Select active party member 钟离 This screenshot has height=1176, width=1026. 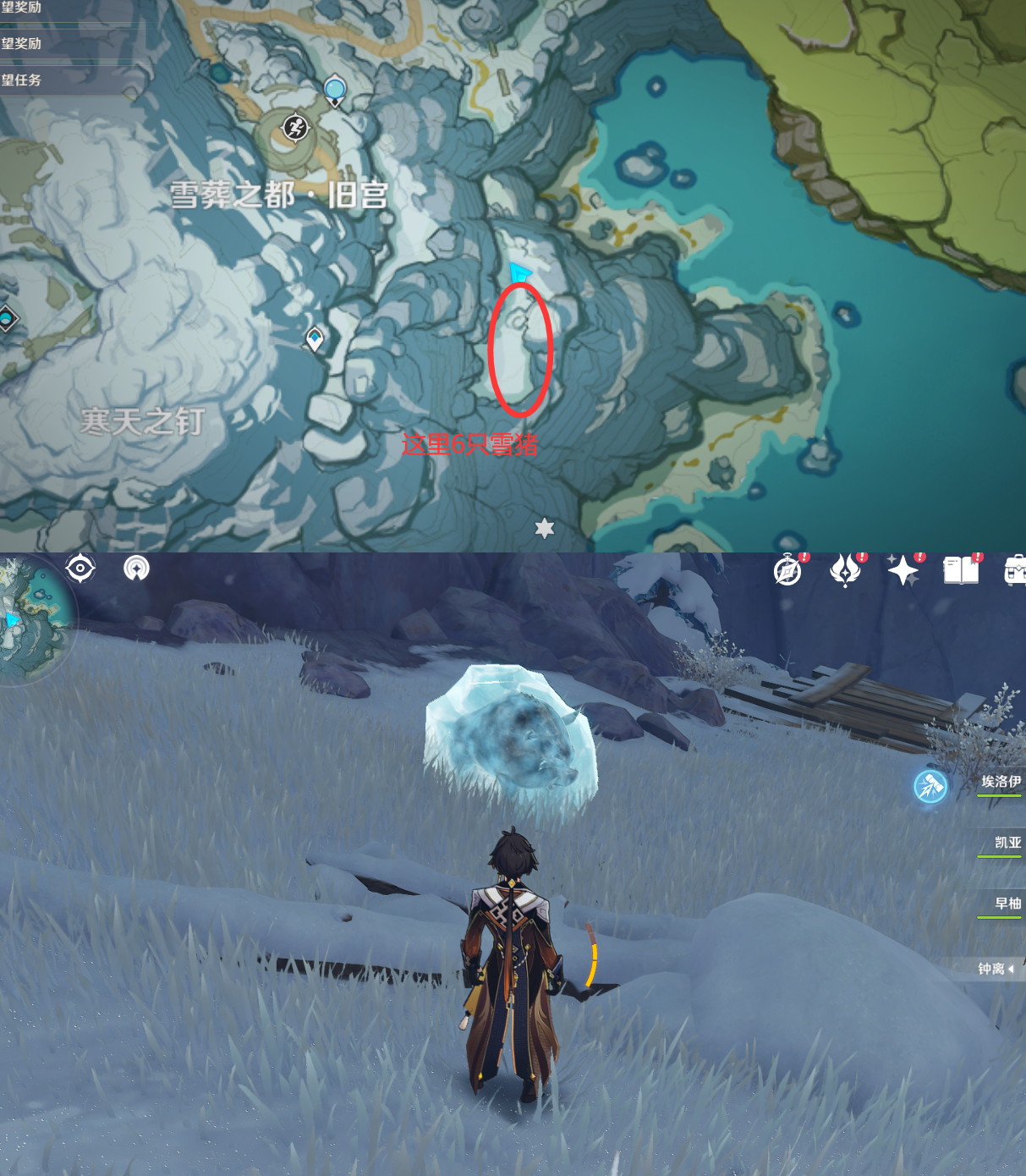coord(992,969)
